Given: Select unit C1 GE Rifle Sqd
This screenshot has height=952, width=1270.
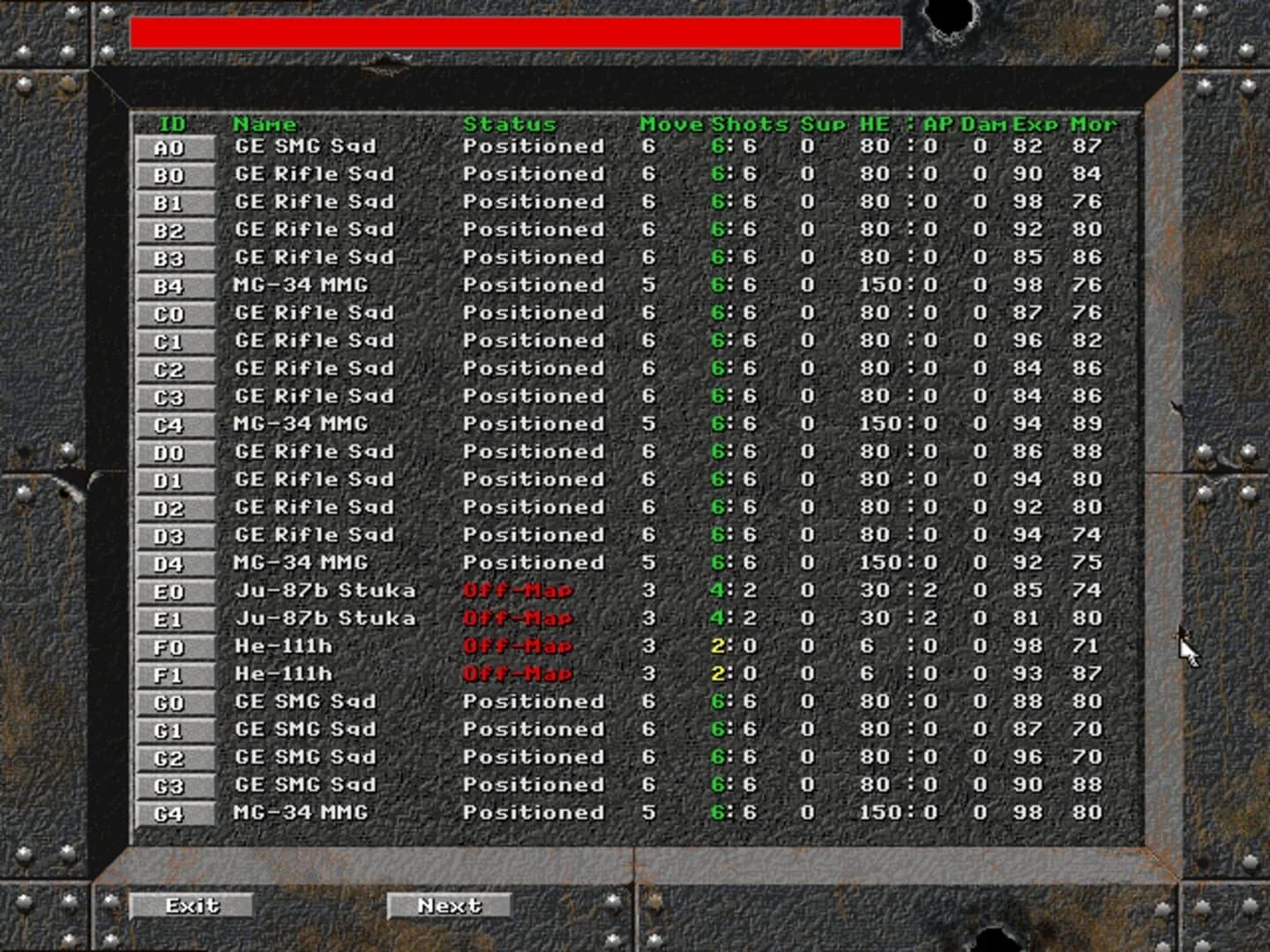Looking at the screenshot, I should click(x=174, y=340).
